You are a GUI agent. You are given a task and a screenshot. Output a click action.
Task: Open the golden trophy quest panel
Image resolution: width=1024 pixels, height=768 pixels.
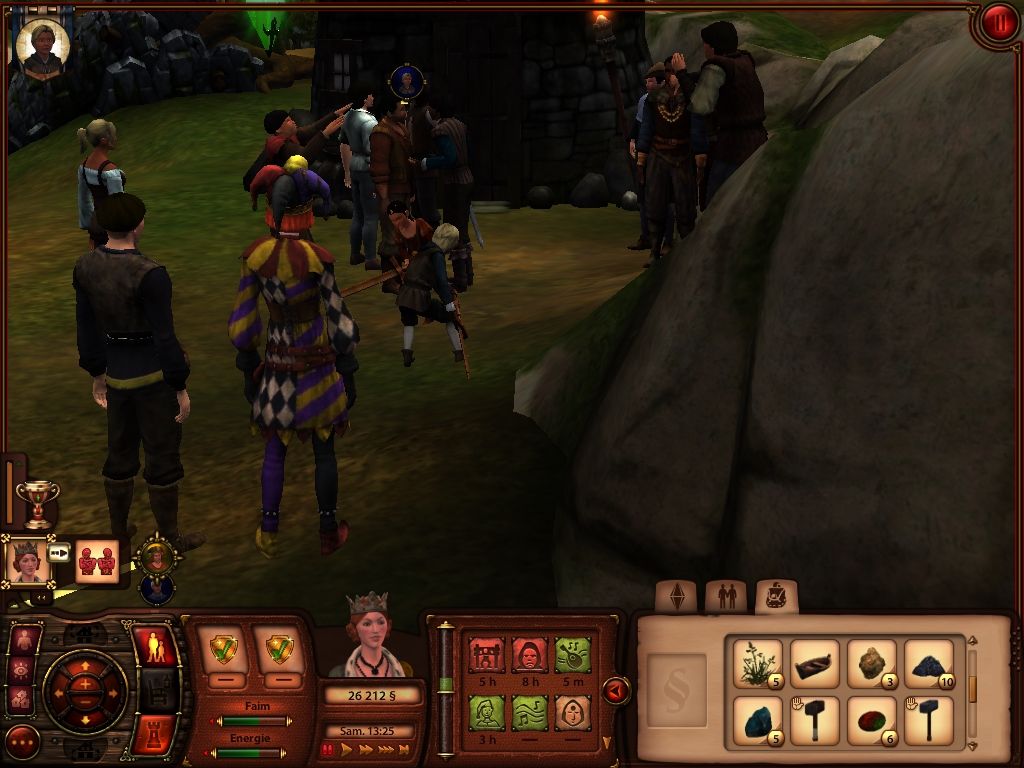coord(38,502)
